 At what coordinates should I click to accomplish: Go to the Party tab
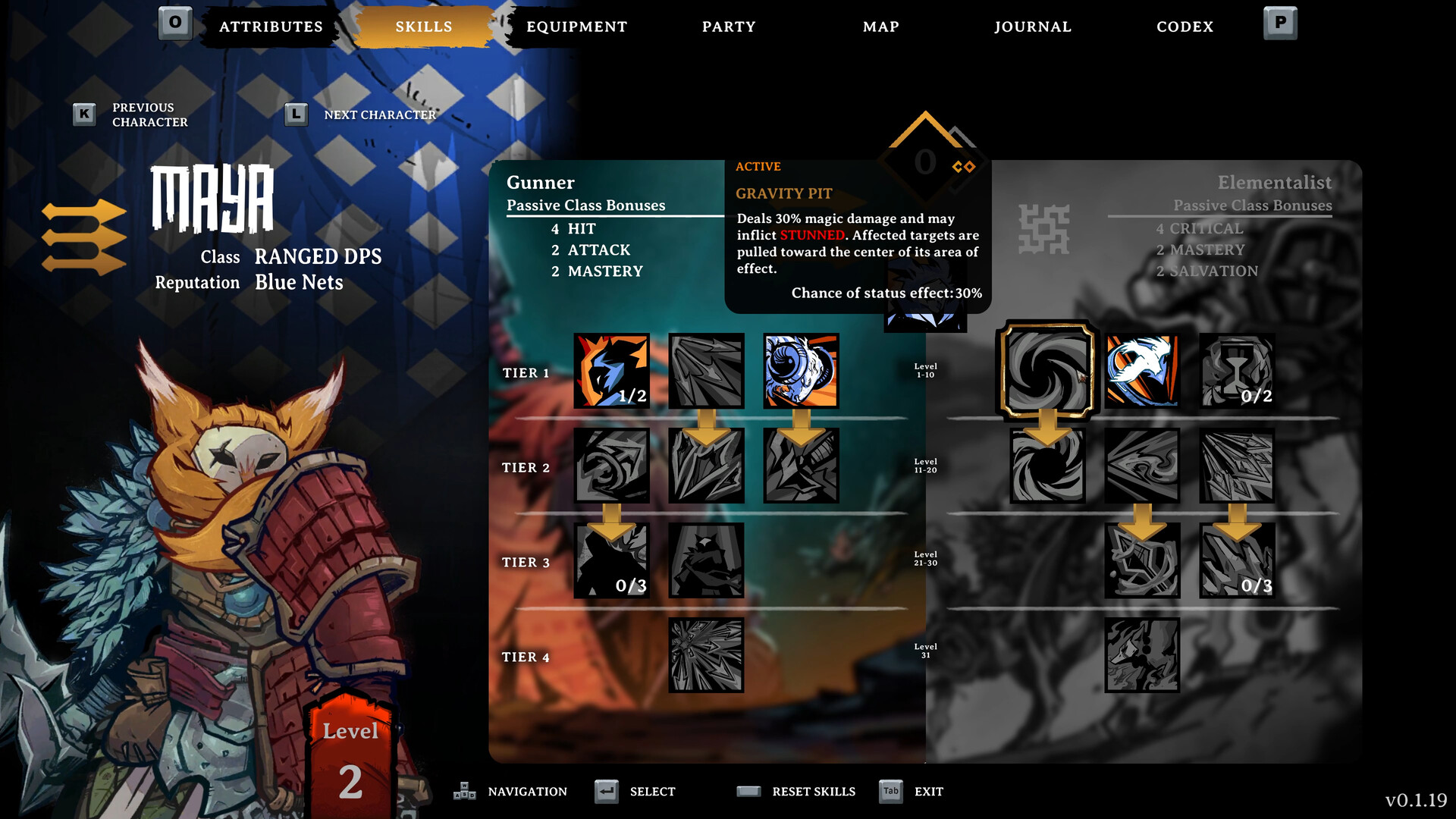(729, 27)
